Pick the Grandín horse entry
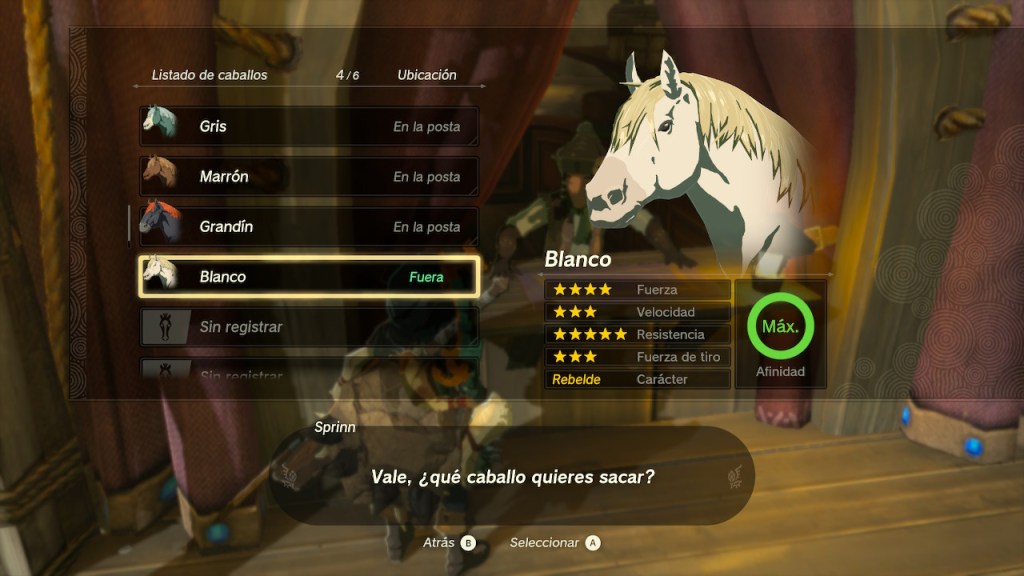 [x=308, y=227]
